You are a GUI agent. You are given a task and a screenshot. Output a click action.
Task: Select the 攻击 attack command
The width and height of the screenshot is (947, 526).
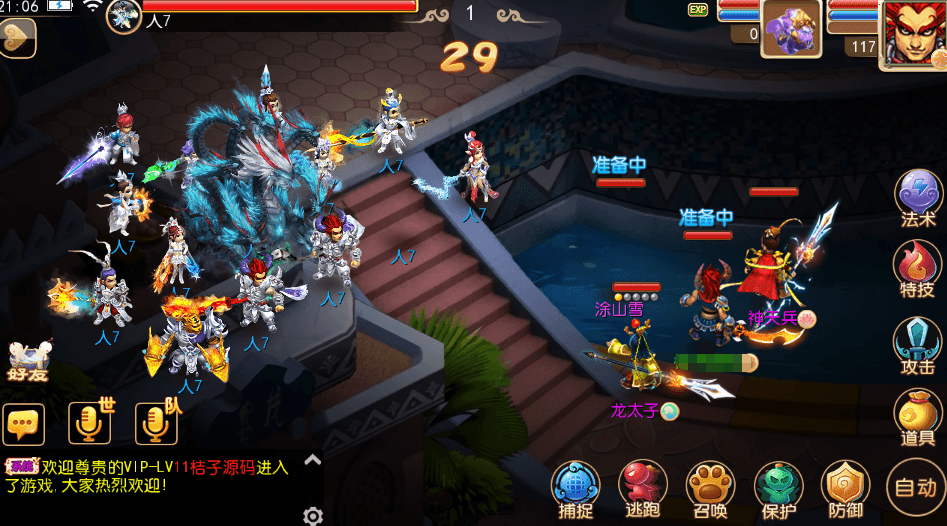click(x=917, y=342)
